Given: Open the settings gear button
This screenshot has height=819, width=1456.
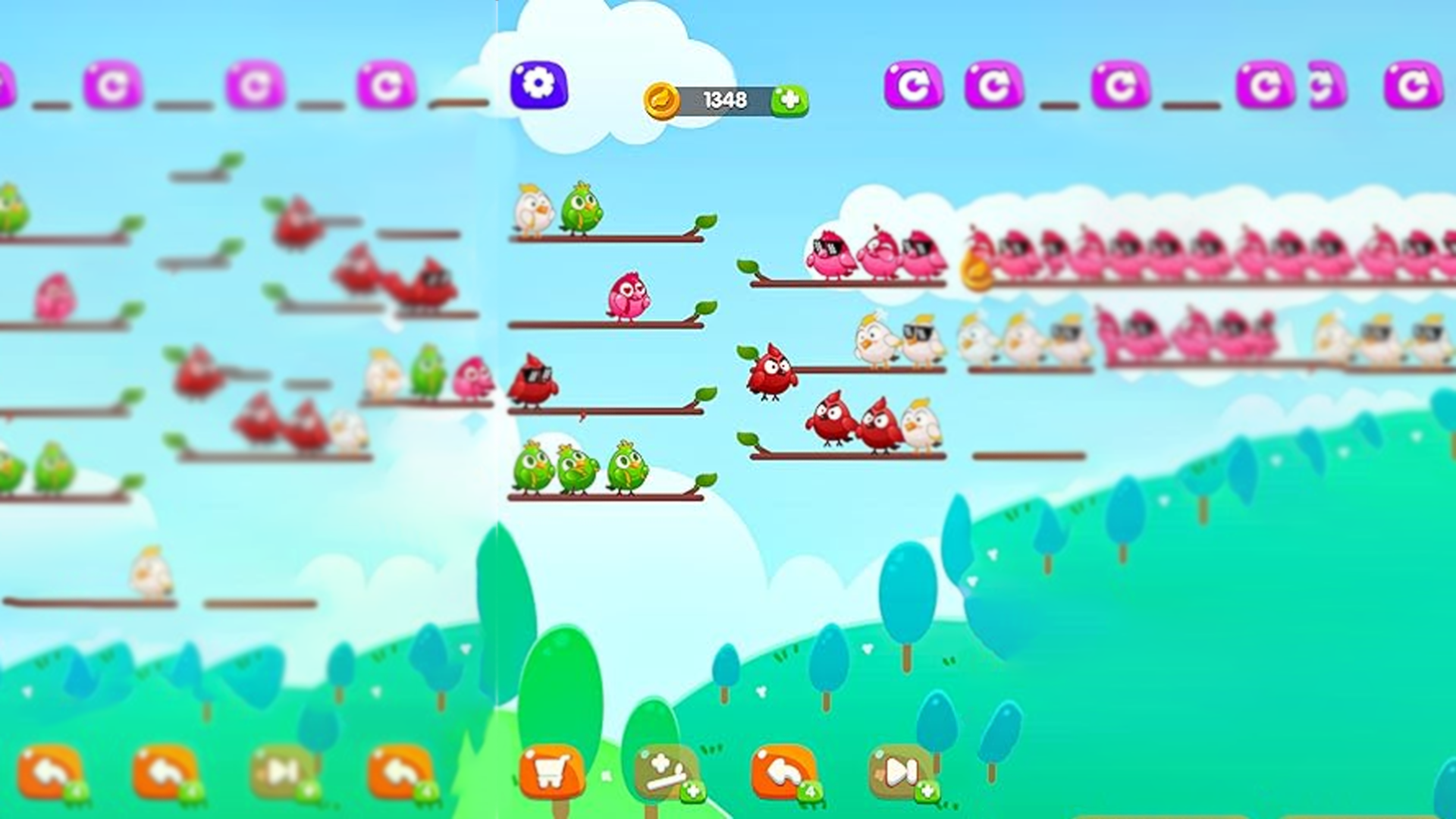Looking at the screenshot, I should click(x=540, y=86).
